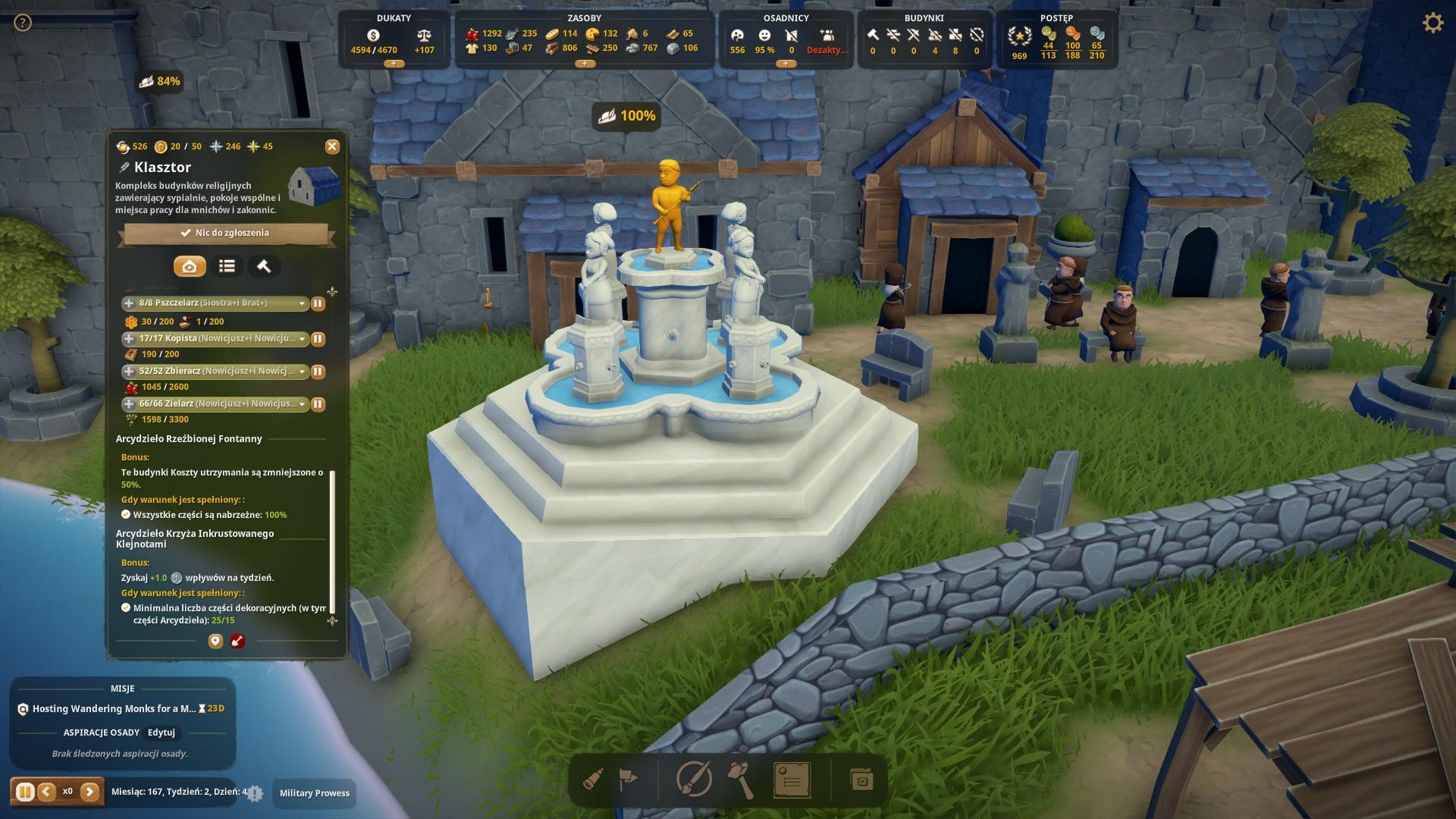Viewport: 1456px width, 819px height.
Task: Increase game speed with right arrow
Action: tap(89, 792)
